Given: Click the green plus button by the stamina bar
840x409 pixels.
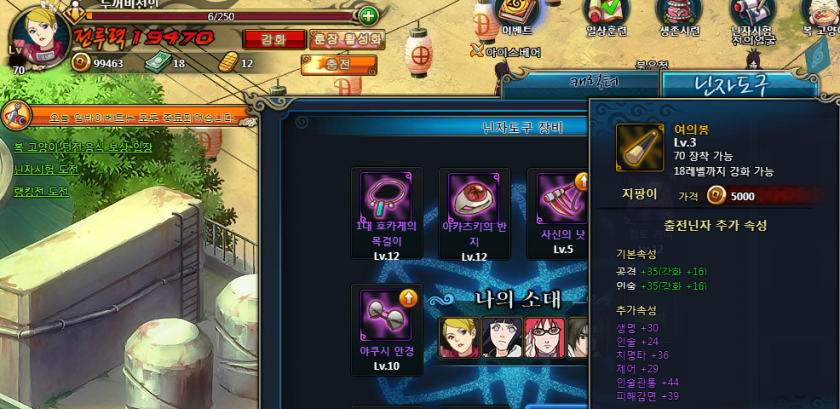Looking at the screenshot, I should [x=368, y=15].
